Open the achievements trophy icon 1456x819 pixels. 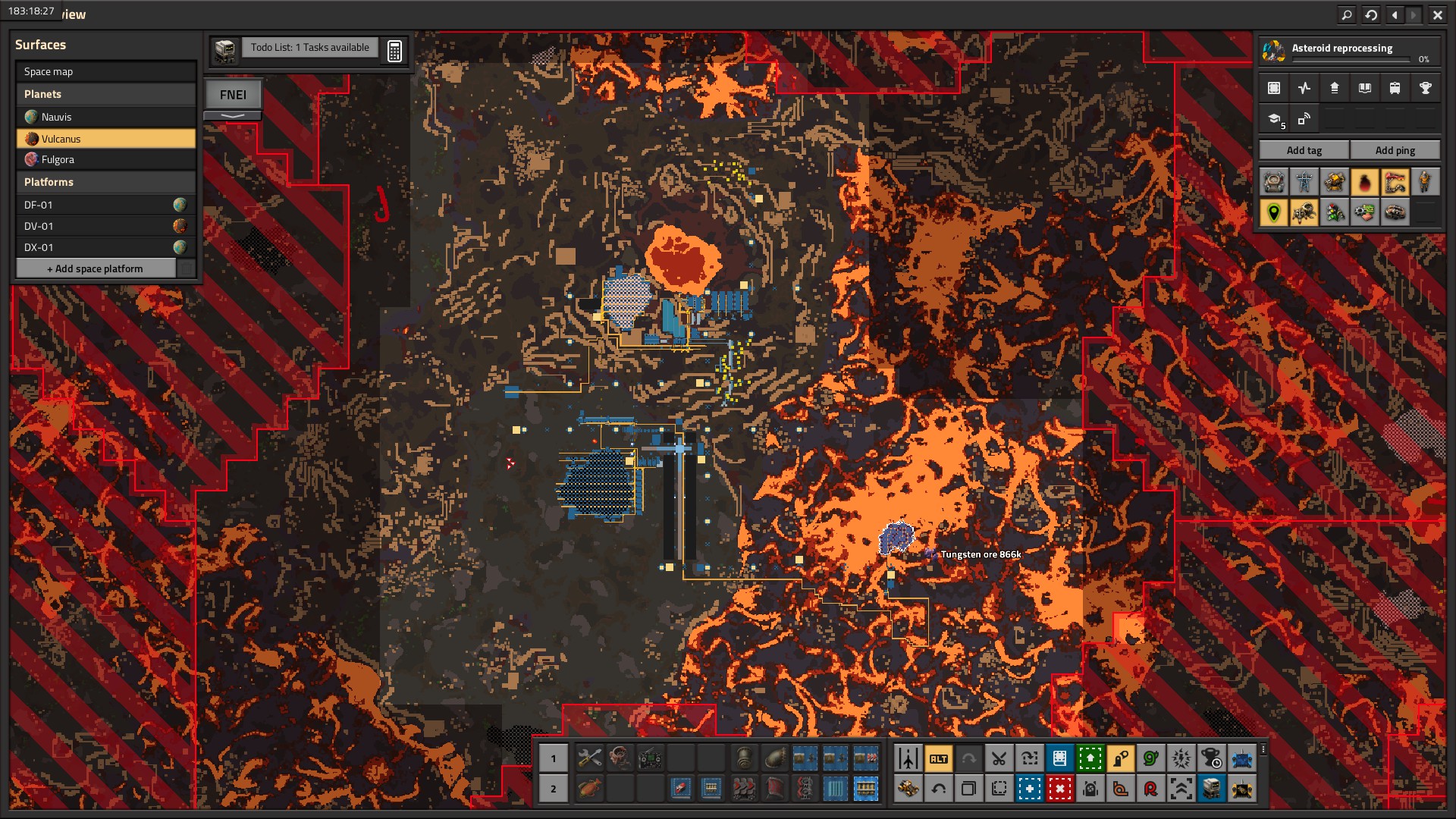tap(1425, 88)
